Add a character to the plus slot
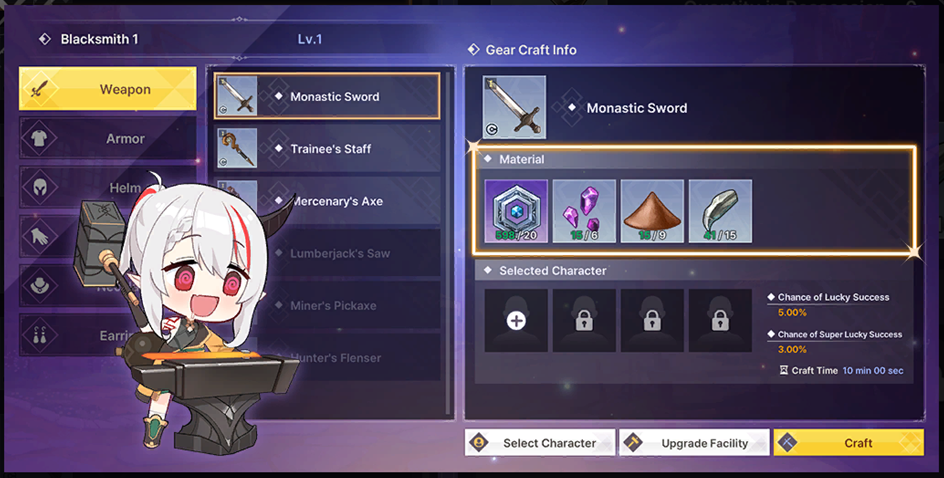Image resolution: width=944 pixels, height=478 pixels. pyautogui.click(x=516, y=321)
